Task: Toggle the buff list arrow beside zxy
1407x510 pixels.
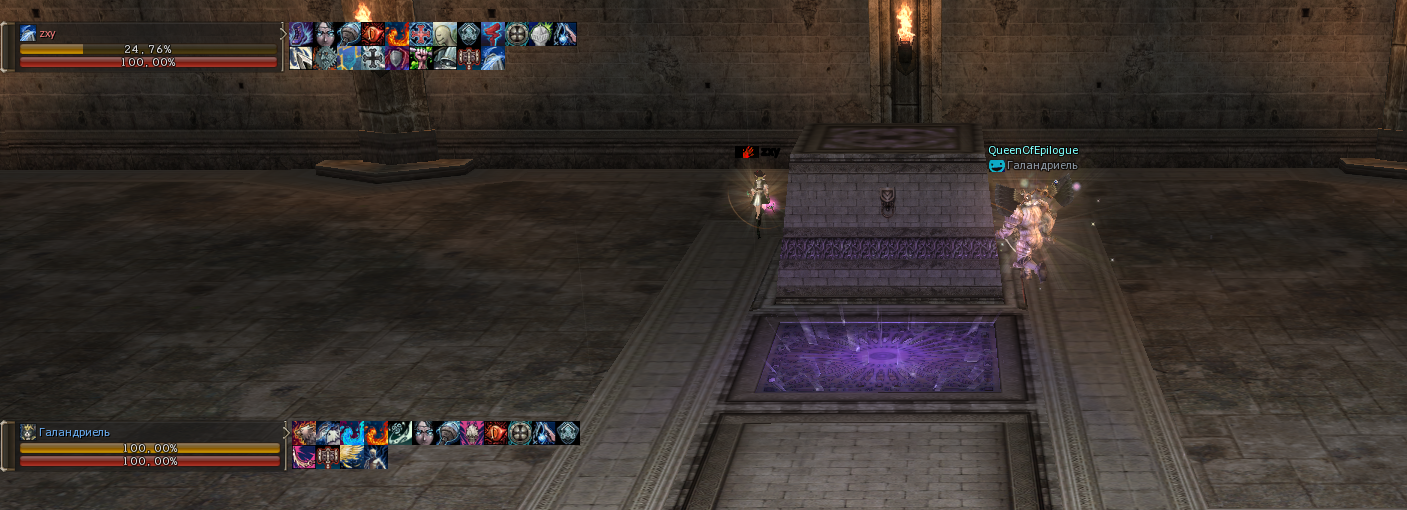Action: tap(283, 34)
